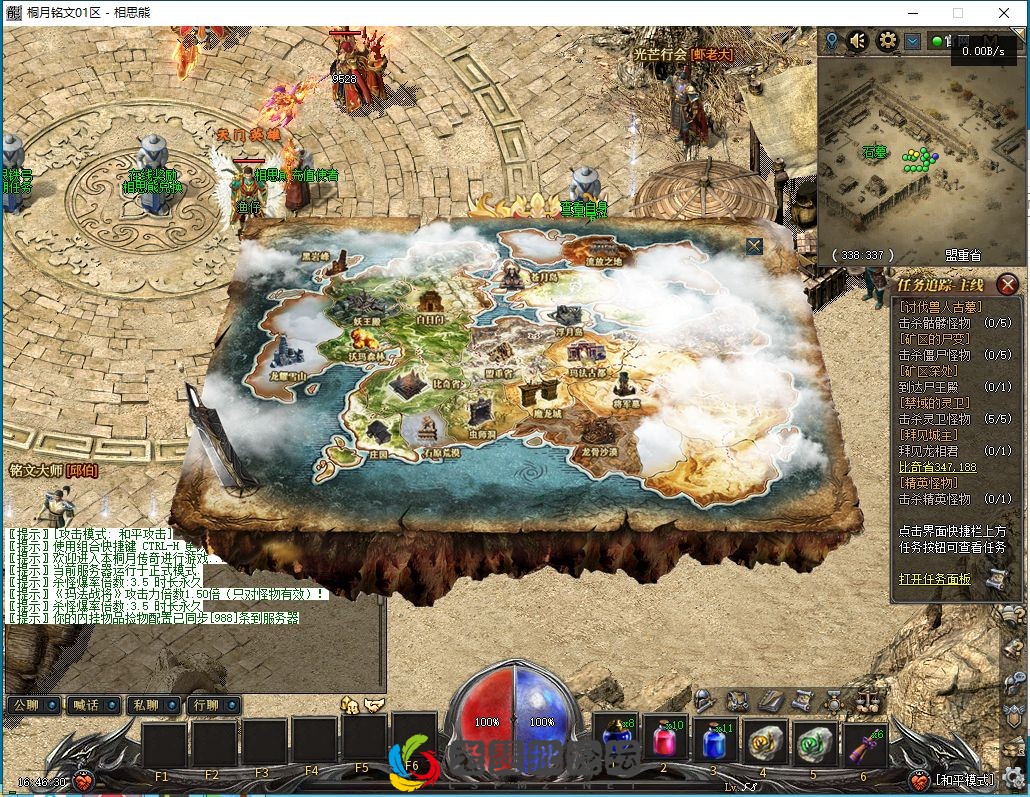
Task: Close the world map panel
Action: [754, 246]
